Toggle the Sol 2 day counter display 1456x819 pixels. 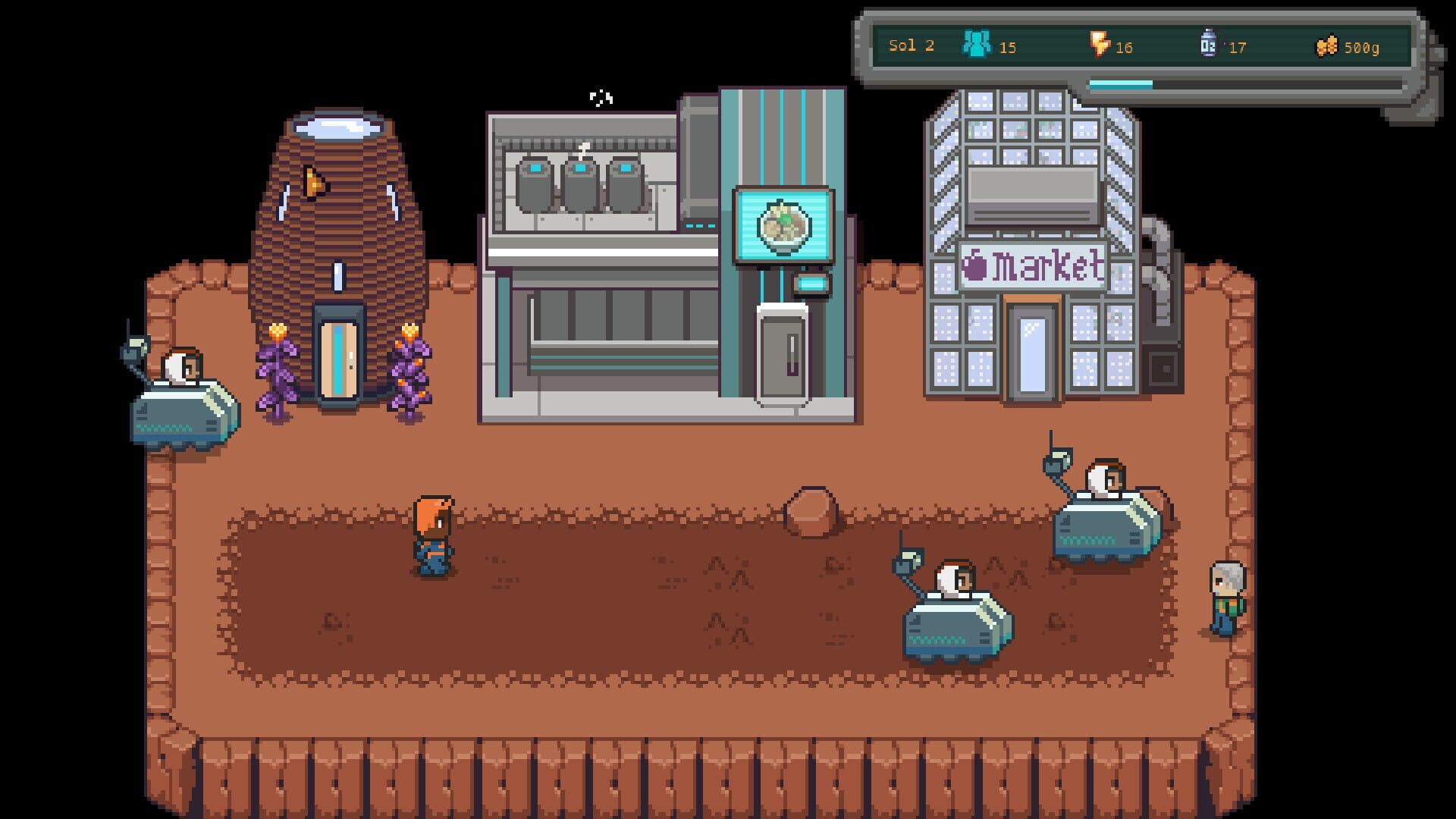click(x=909, y=45)
